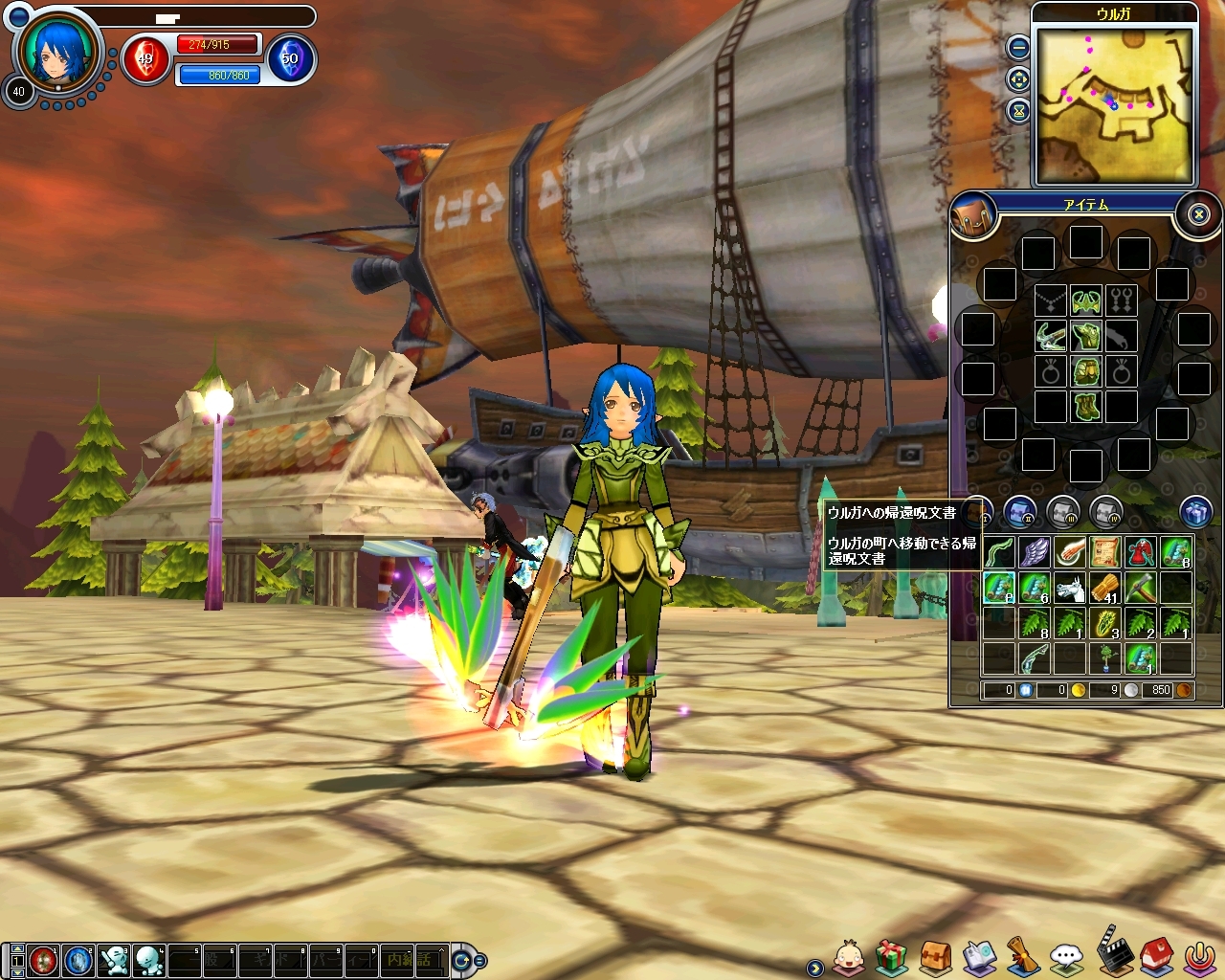The height and width of the screenshot is (980, 1225).
Task: Click the minus button beside the minimap
Action: 1019,46
